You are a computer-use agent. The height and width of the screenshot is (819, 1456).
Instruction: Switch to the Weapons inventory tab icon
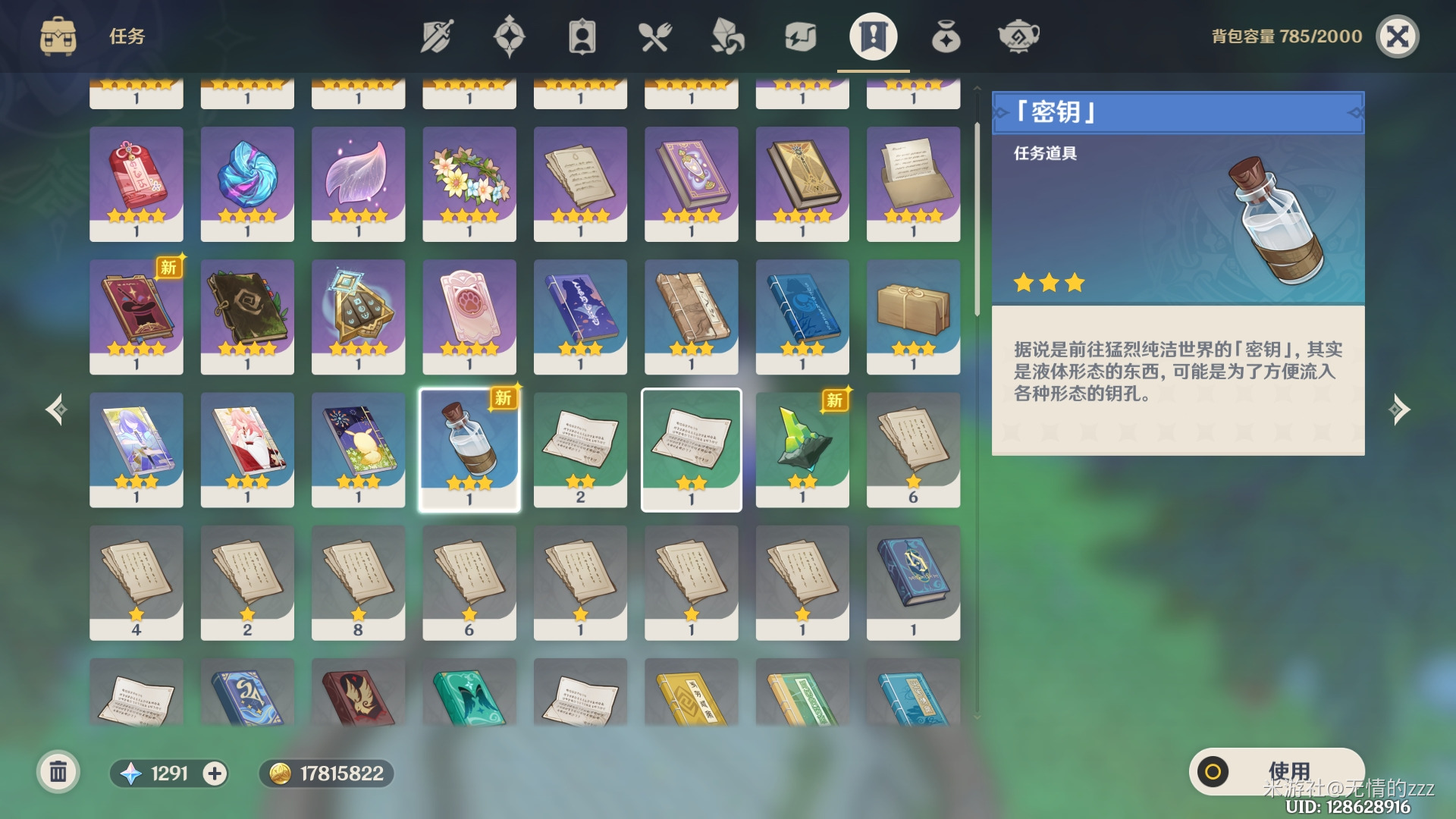[435, 36]
